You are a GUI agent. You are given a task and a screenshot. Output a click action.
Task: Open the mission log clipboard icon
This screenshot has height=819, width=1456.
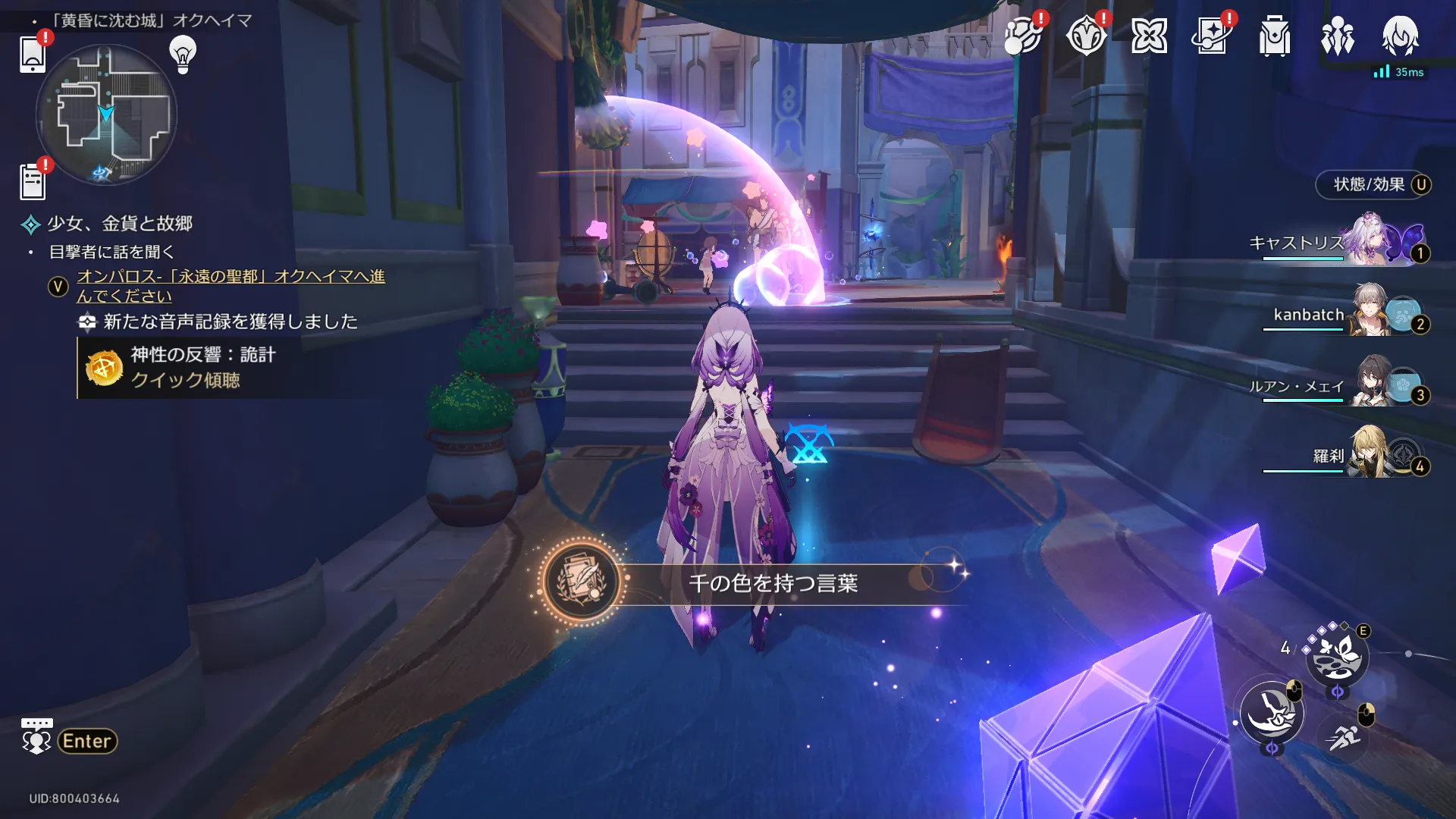[33, 182]
